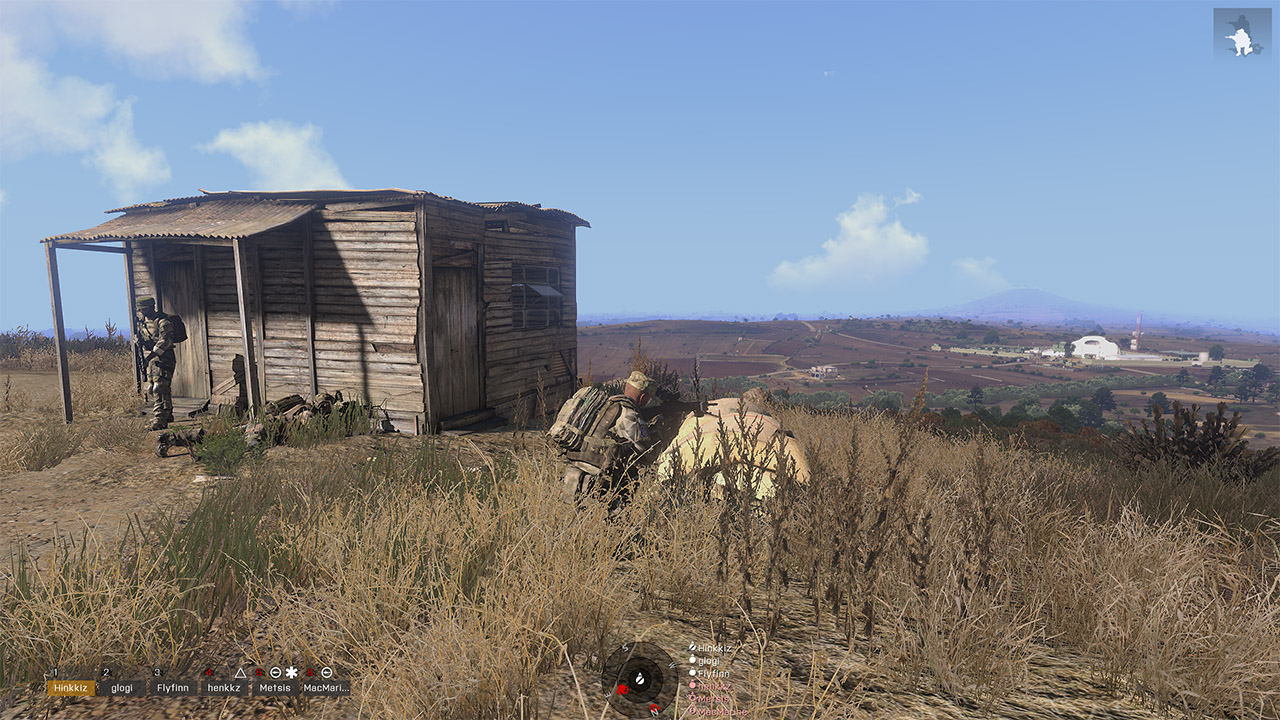This screenshot has width=1280, height=720.
Task: Select the MacMari... squad slot
Action: click(326, 688)
